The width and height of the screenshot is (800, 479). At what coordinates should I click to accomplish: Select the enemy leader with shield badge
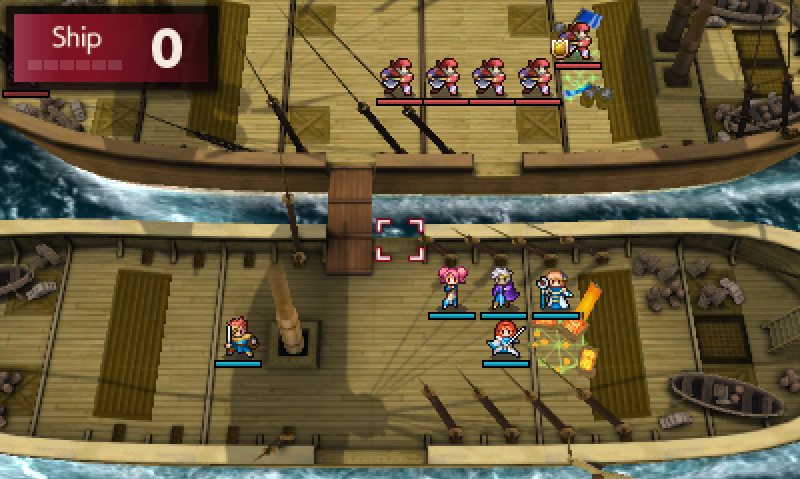pyautogui.click(x=577, y=40)
